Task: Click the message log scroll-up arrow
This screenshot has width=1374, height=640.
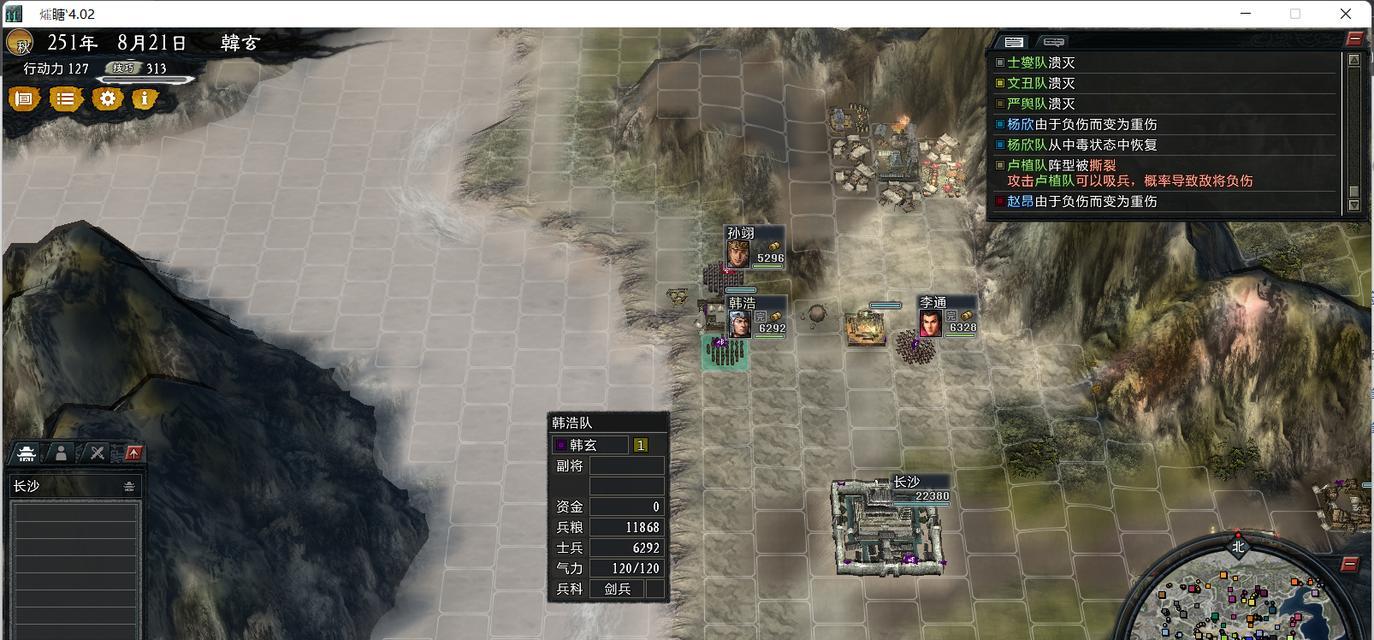Action: [1354, 60]
